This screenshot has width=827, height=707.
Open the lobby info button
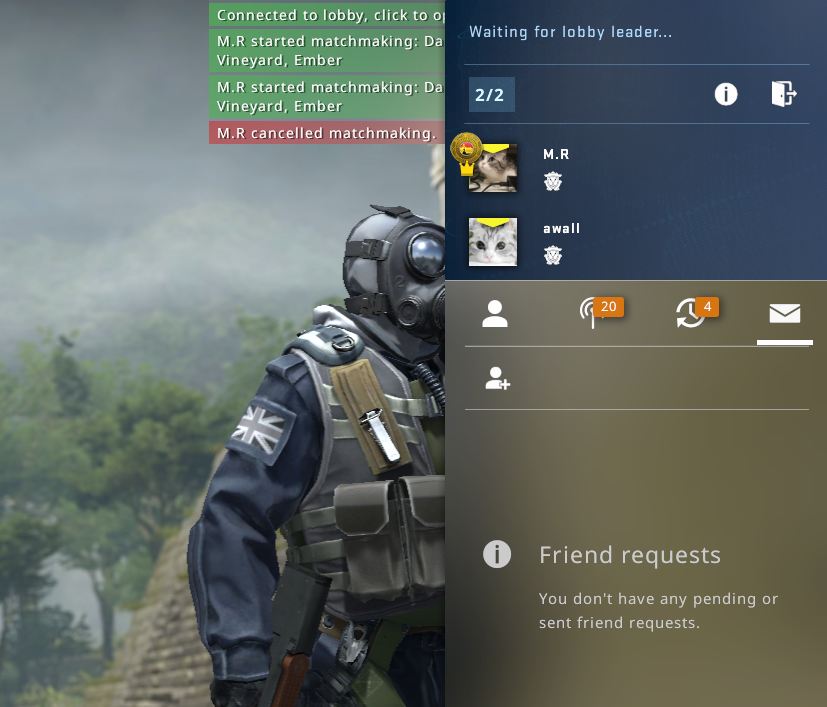pos(725,94)
